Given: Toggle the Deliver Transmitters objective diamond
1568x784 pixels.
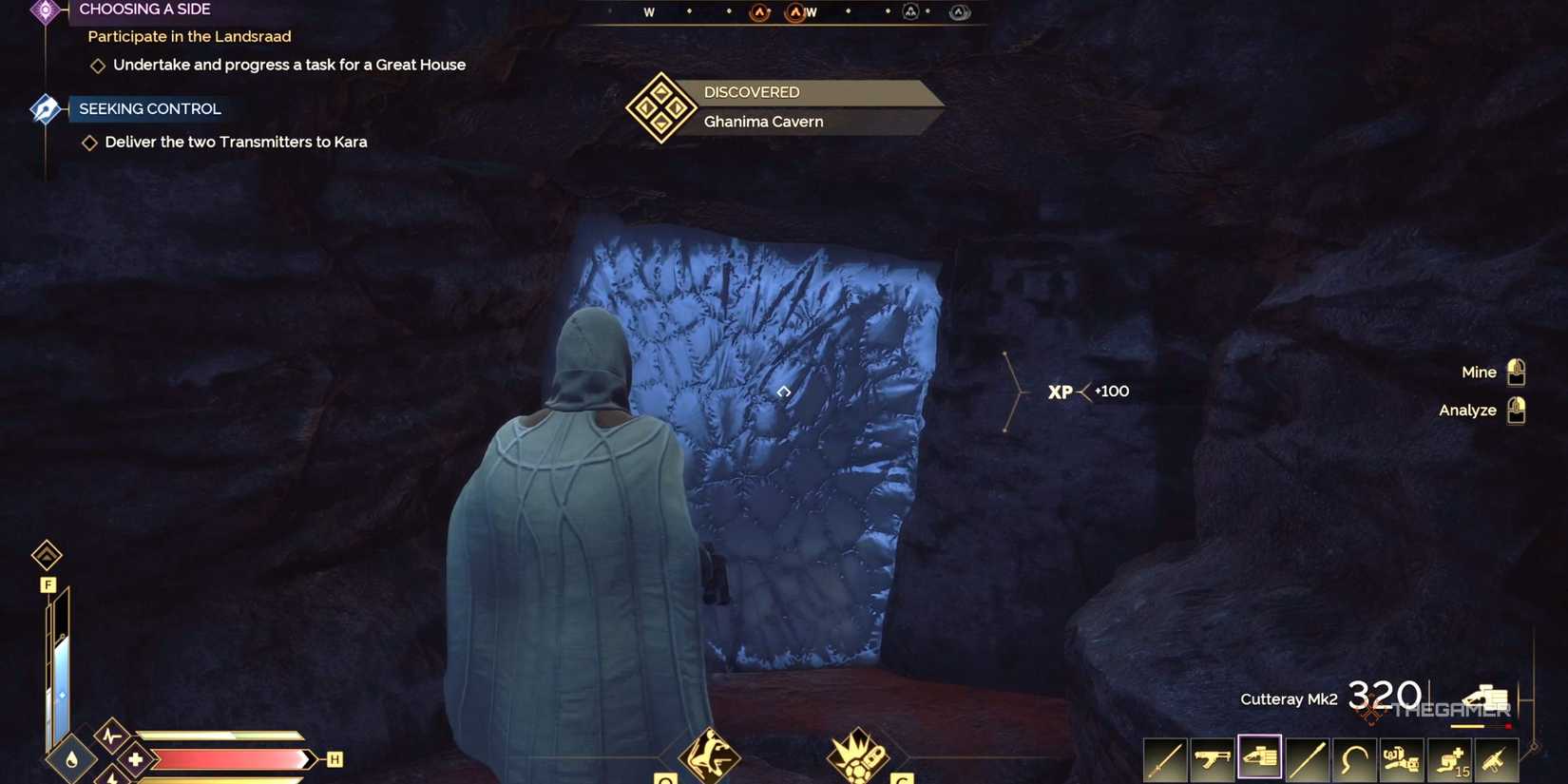Looking at the screenshot, I should point(90,142).
